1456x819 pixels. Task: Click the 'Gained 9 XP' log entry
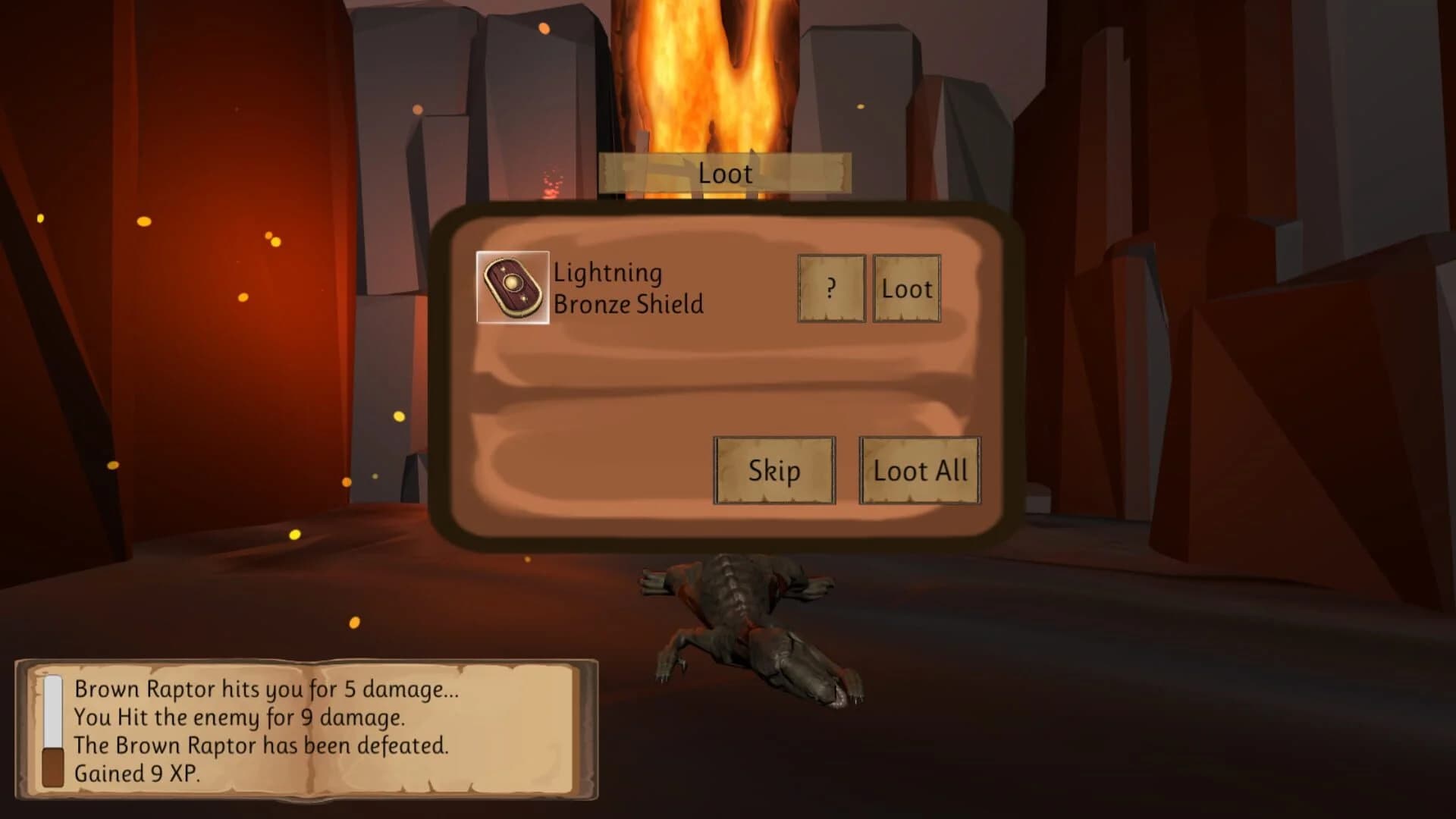point(139,774)
